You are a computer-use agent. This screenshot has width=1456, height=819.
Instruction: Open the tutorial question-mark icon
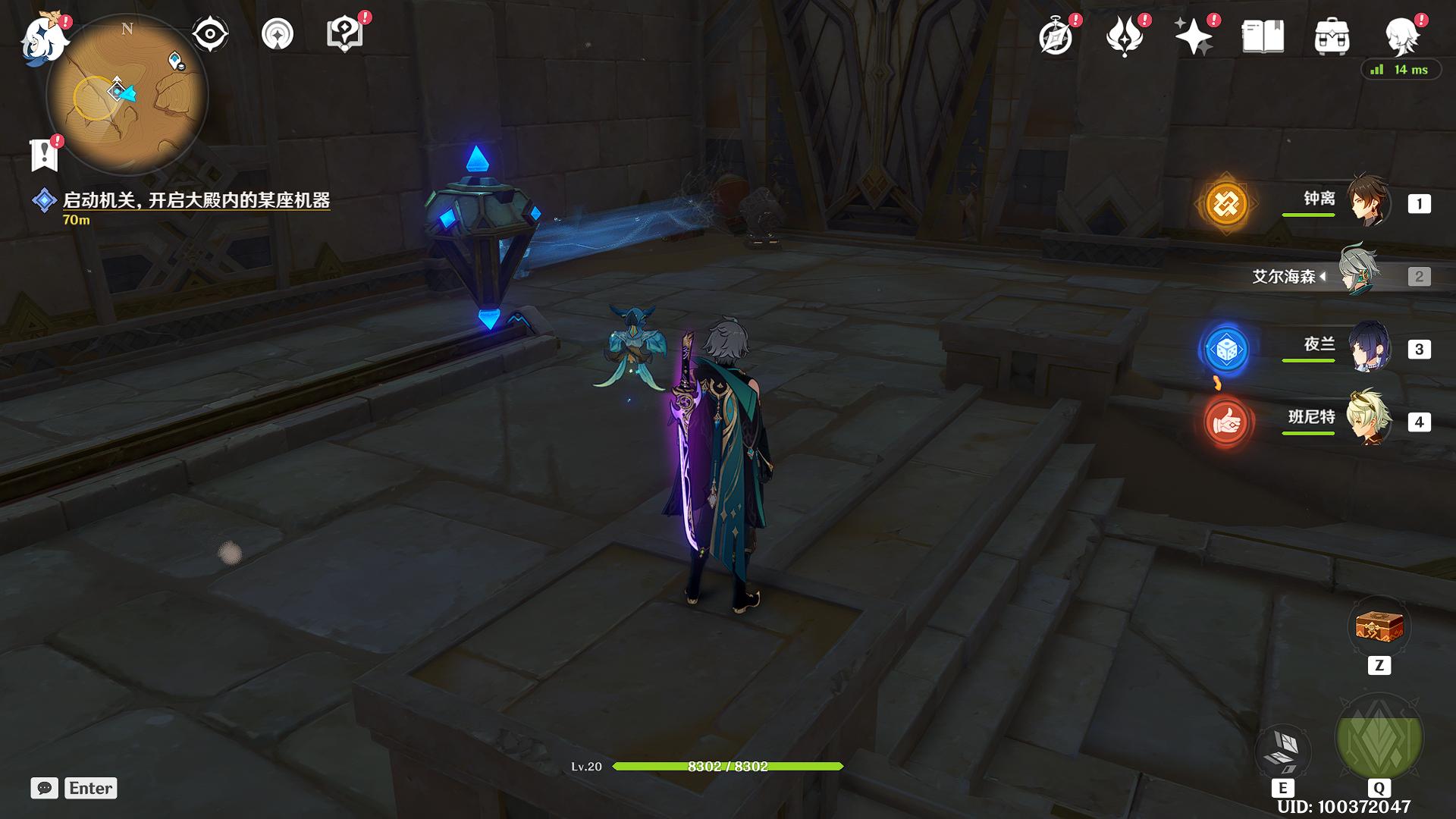tap(345, 34)
